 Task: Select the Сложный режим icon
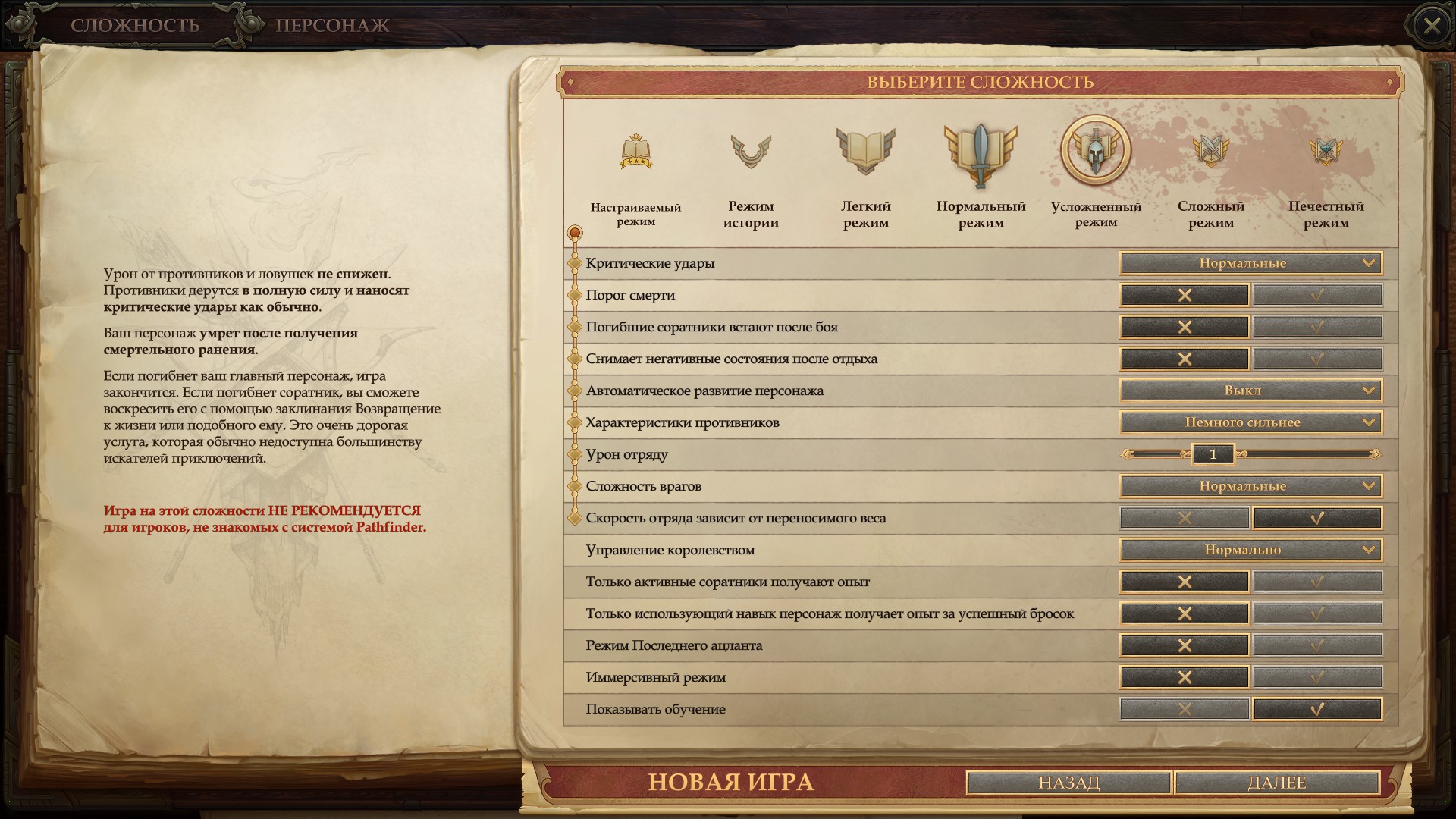(x=1208, y=150)
